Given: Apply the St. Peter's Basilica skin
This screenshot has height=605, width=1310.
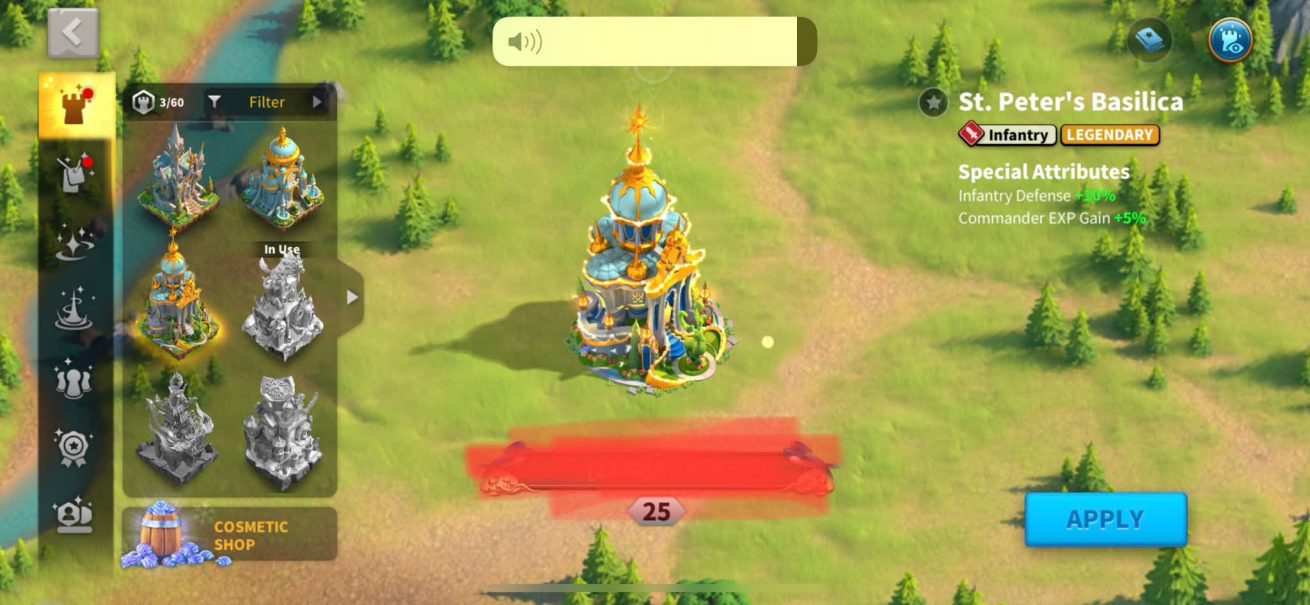Looking at the screenshot, I should 1105,519.
